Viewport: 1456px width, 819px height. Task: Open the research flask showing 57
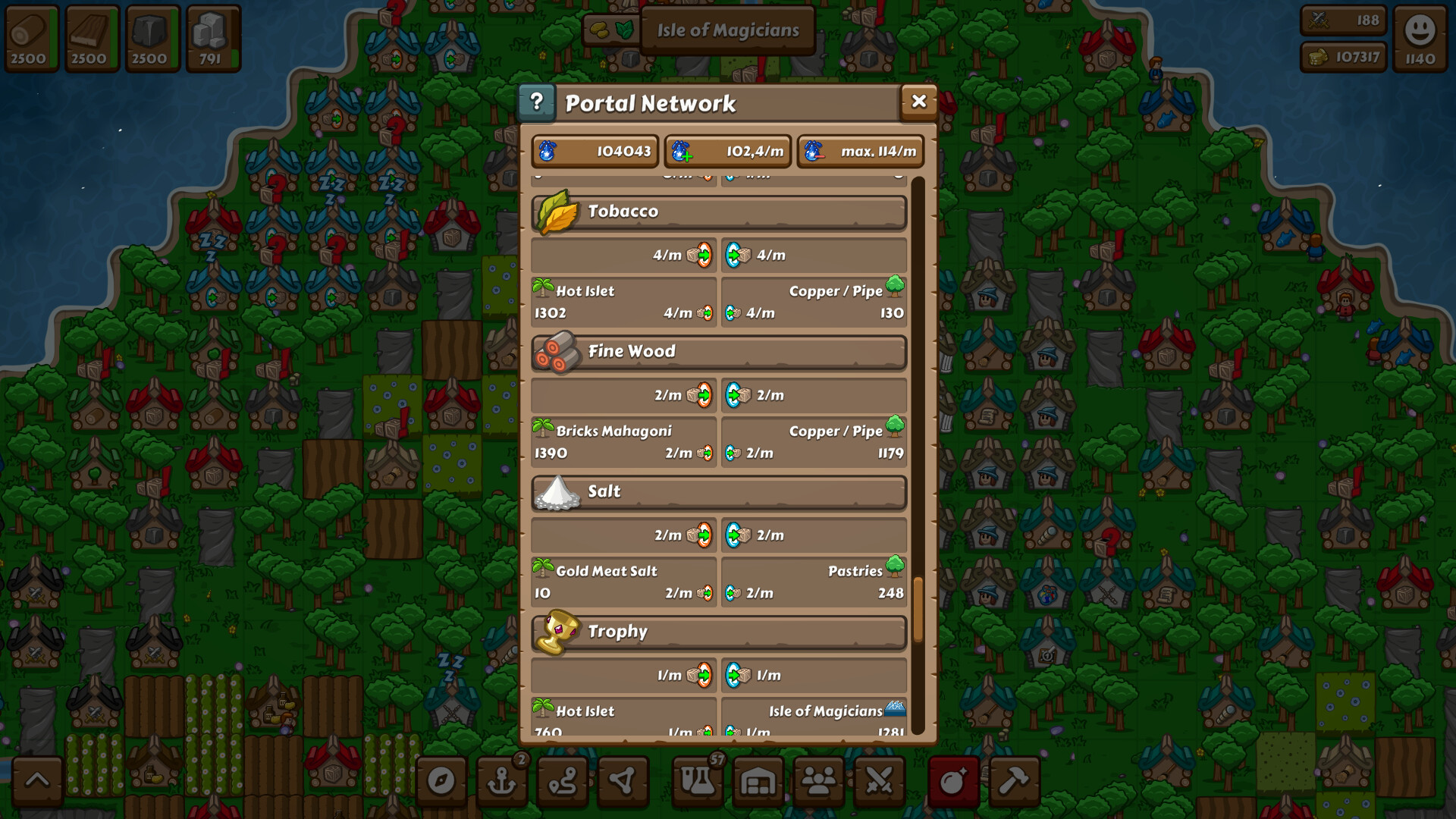pos(698,781)
